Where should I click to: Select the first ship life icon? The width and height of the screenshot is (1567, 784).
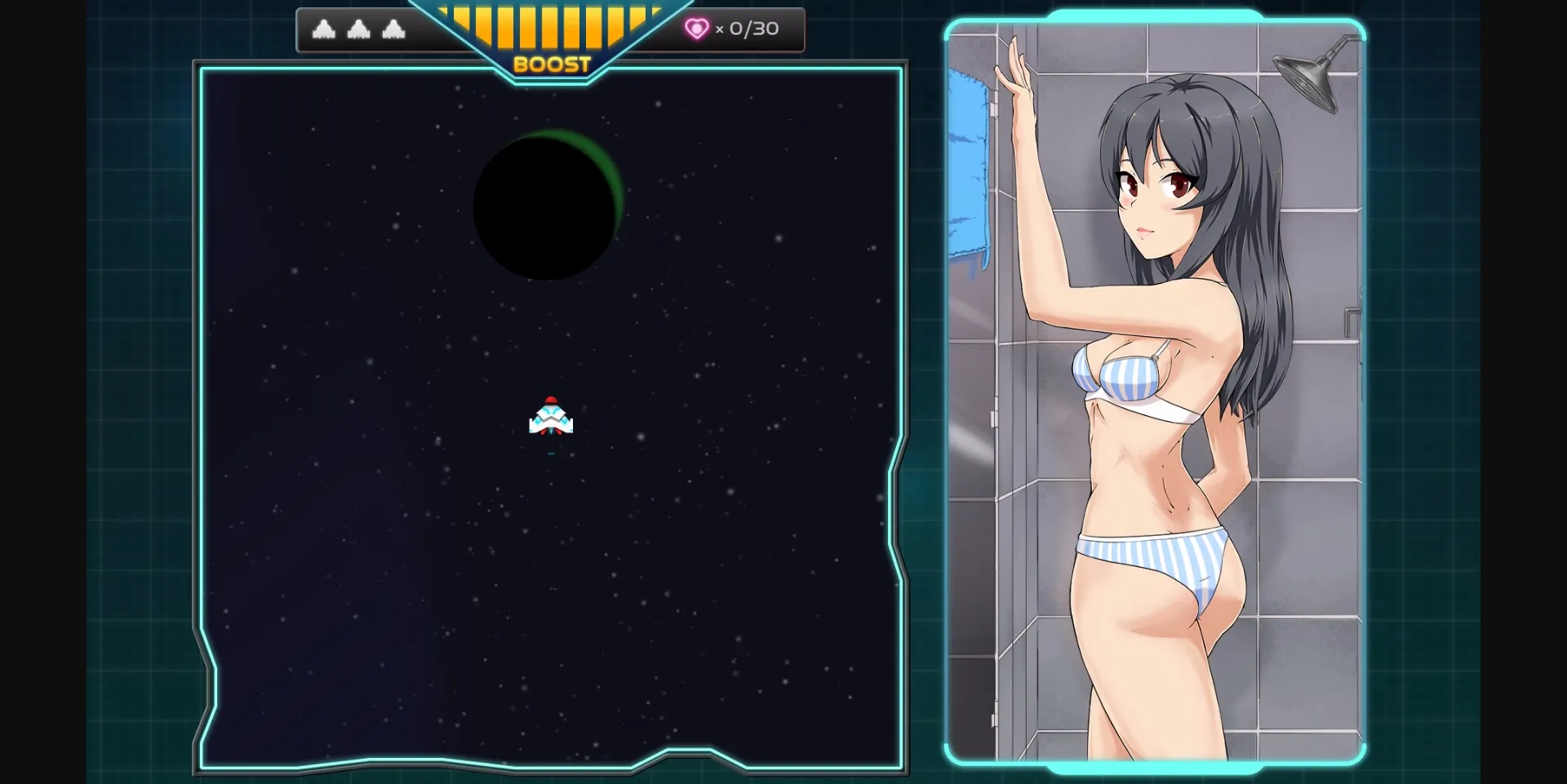tap(326, 29)
